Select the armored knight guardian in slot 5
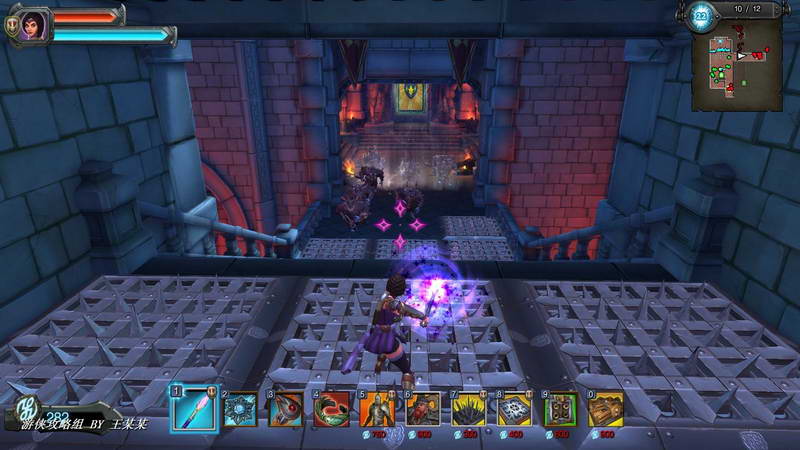The height and width of the screenshot is (450, 800). [x=377, y=409]
